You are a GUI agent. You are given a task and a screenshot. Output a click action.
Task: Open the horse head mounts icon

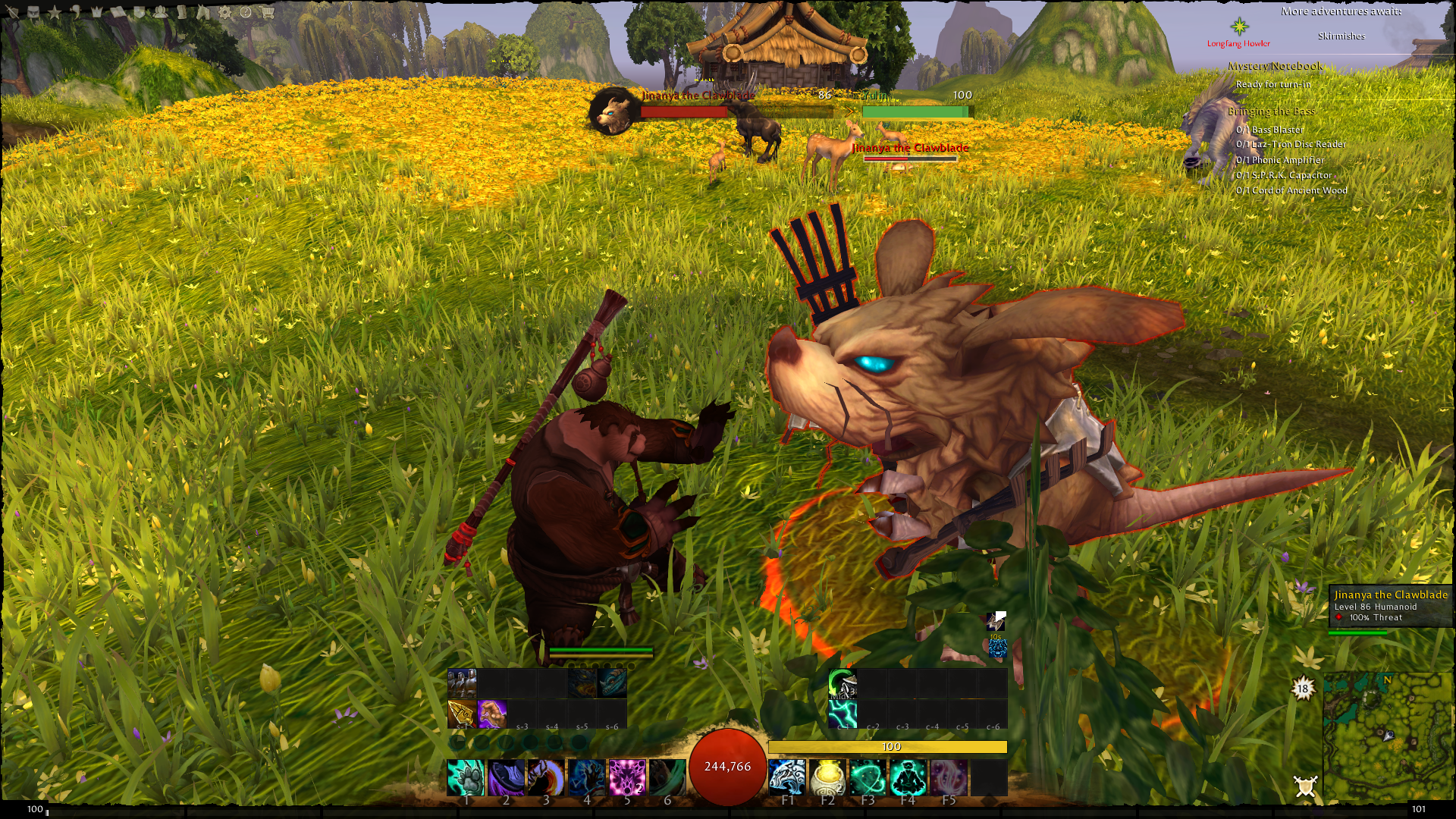tap(203, 12)
